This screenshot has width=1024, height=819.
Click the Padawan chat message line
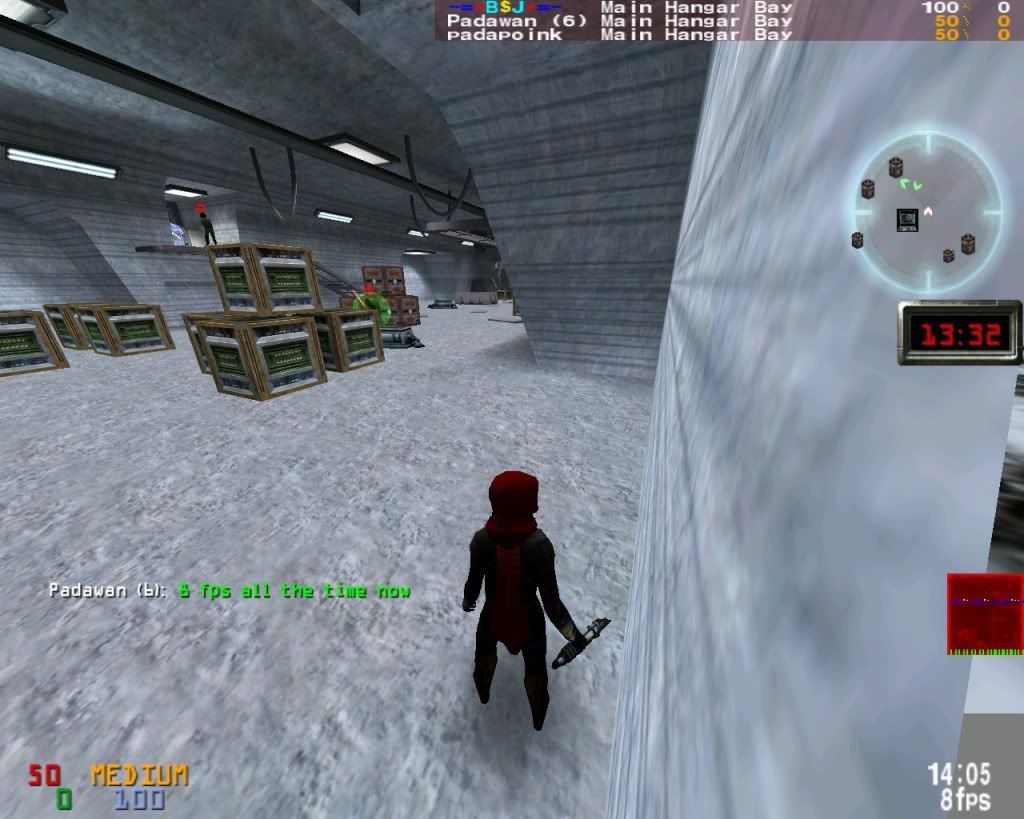[230, 591]
